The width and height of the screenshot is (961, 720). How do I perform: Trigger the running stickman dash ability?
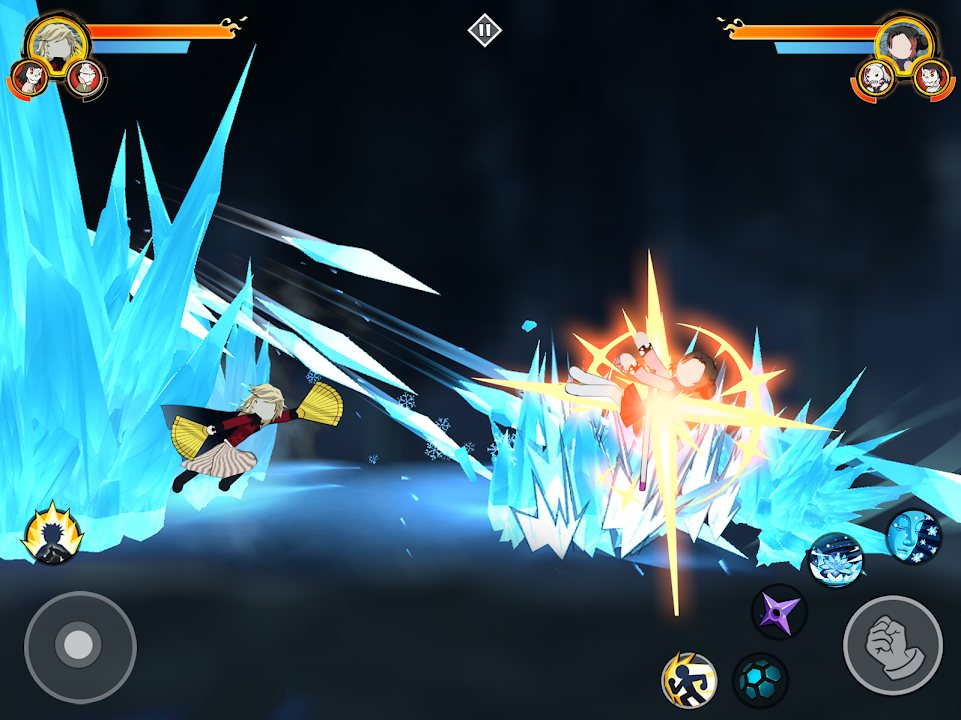tap(689, 680)
